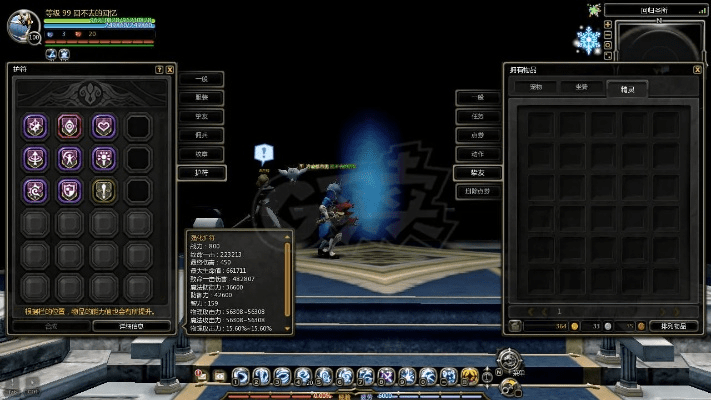Switch to the 一级 side tab
Viewport: 711px width, 400px height.
(x=201, y=78)
